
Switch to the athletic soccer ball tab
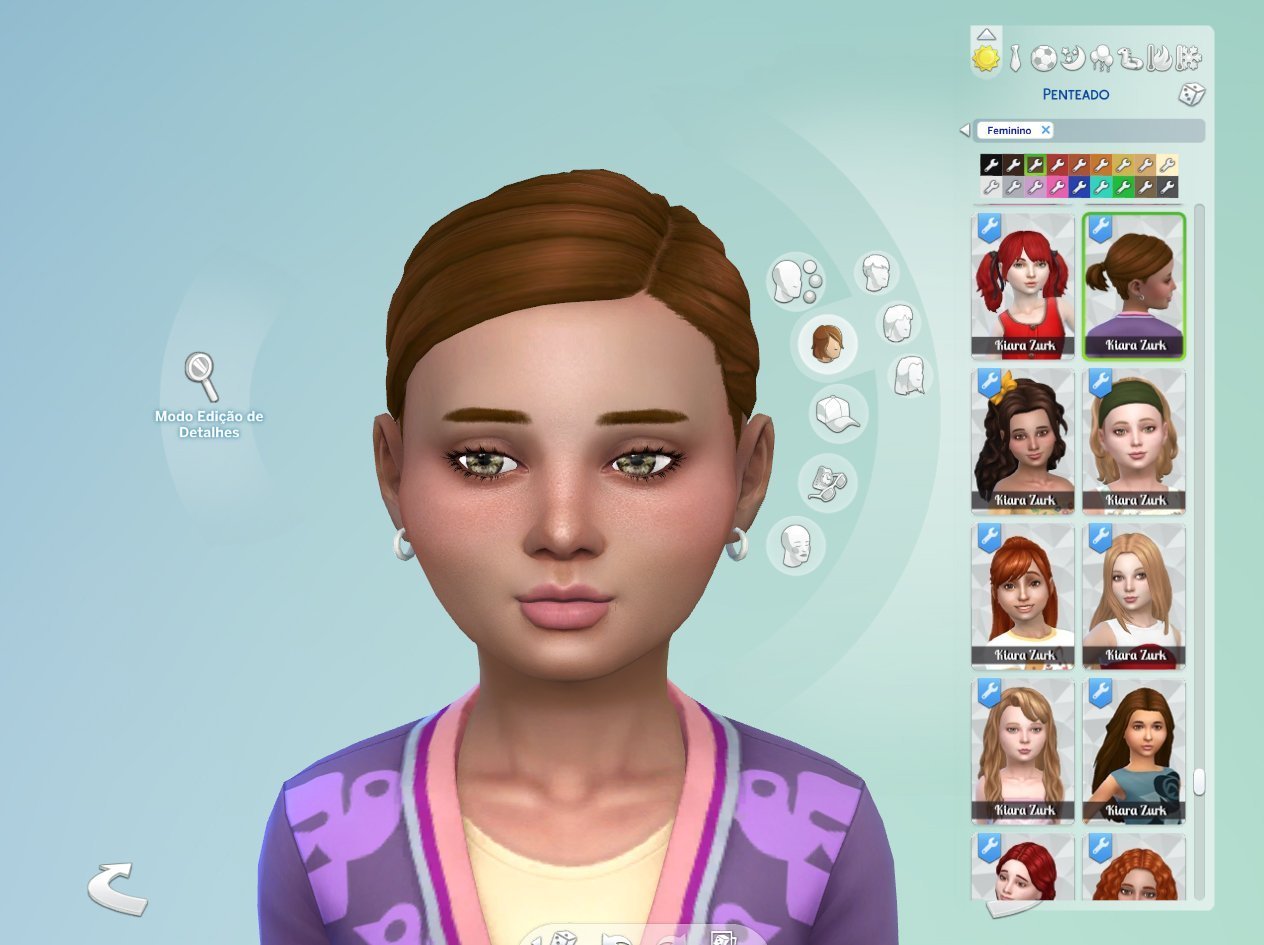(1043, 58)
